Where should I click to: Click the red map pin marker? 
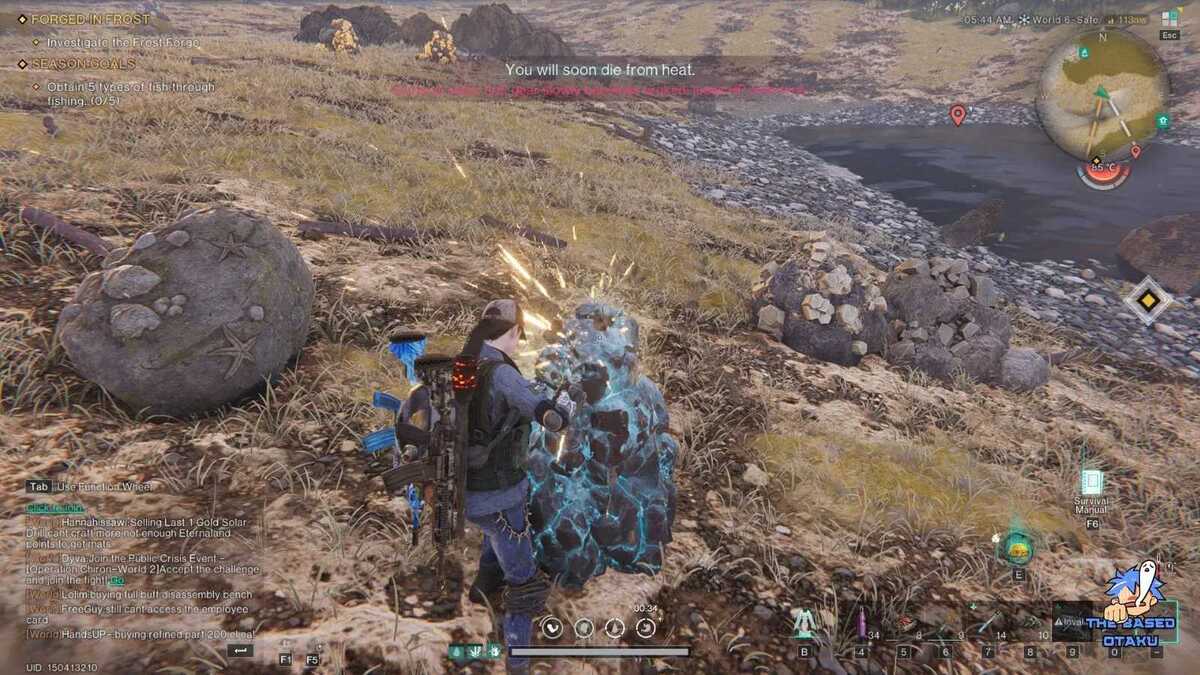[957, 114]
